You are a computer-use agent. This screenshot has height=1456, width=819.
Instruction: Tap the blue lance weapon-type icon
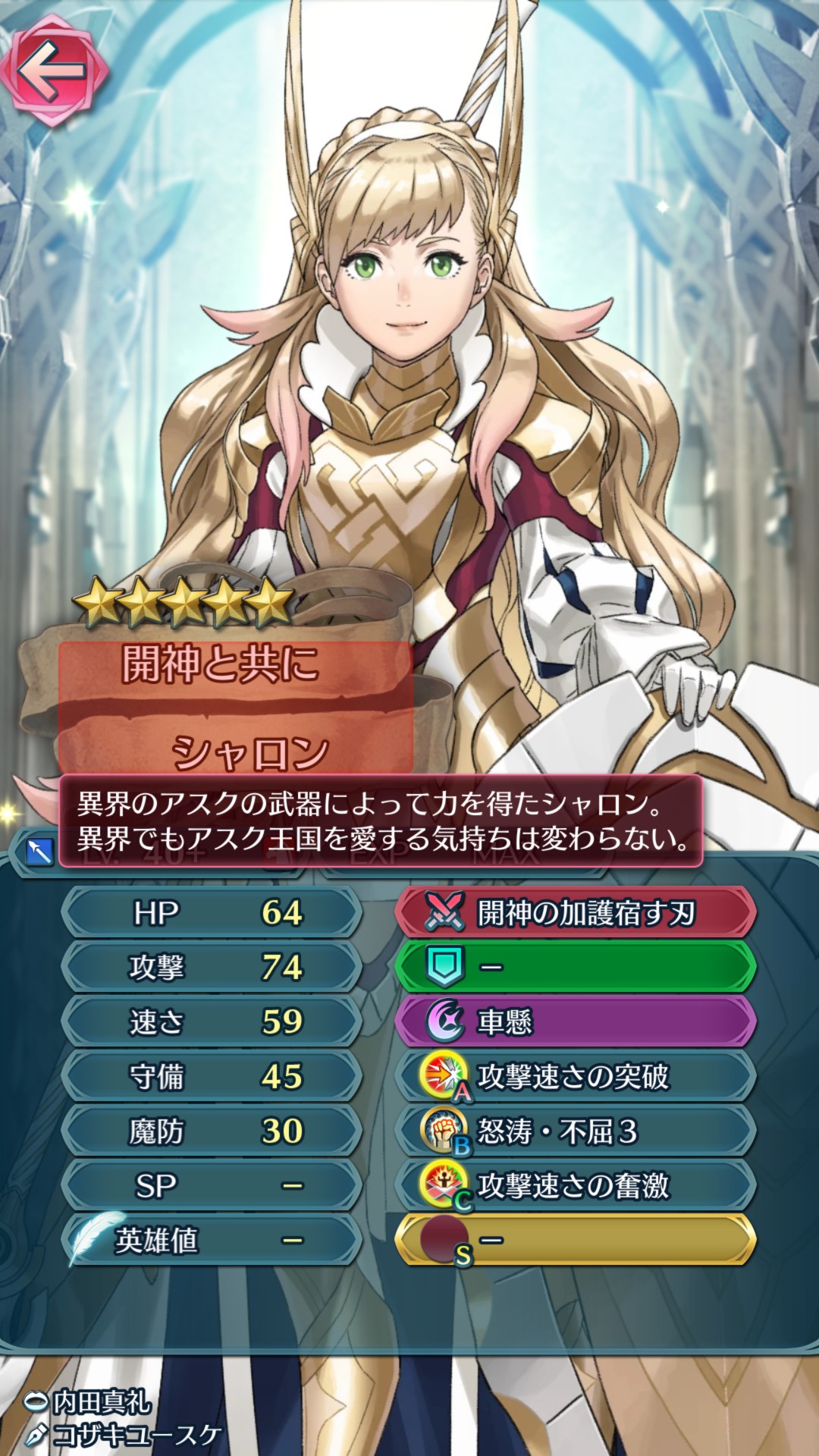tap(39, 852)
